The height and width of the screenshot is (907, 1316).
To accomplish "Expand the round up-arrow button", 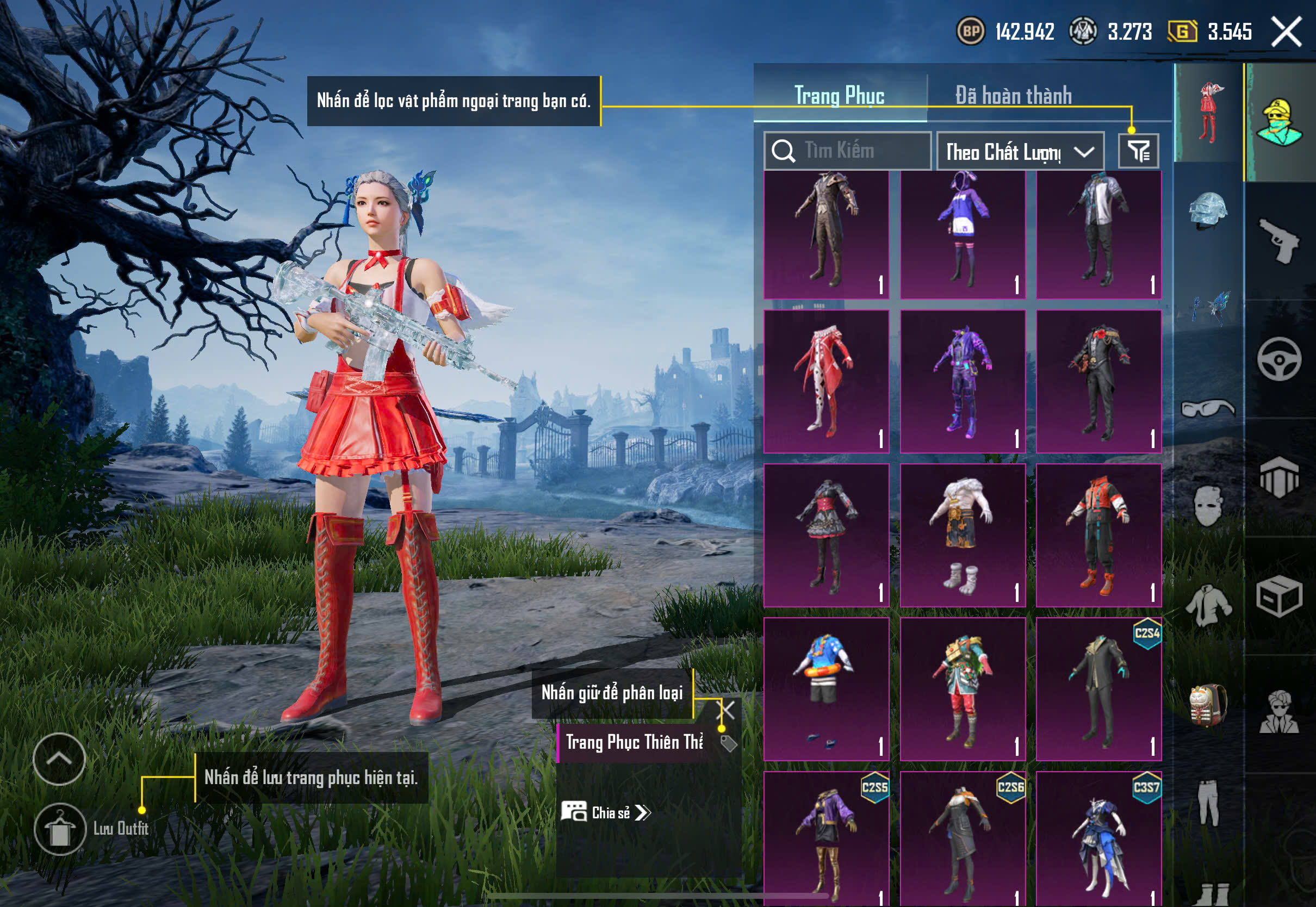I will 59,759.
